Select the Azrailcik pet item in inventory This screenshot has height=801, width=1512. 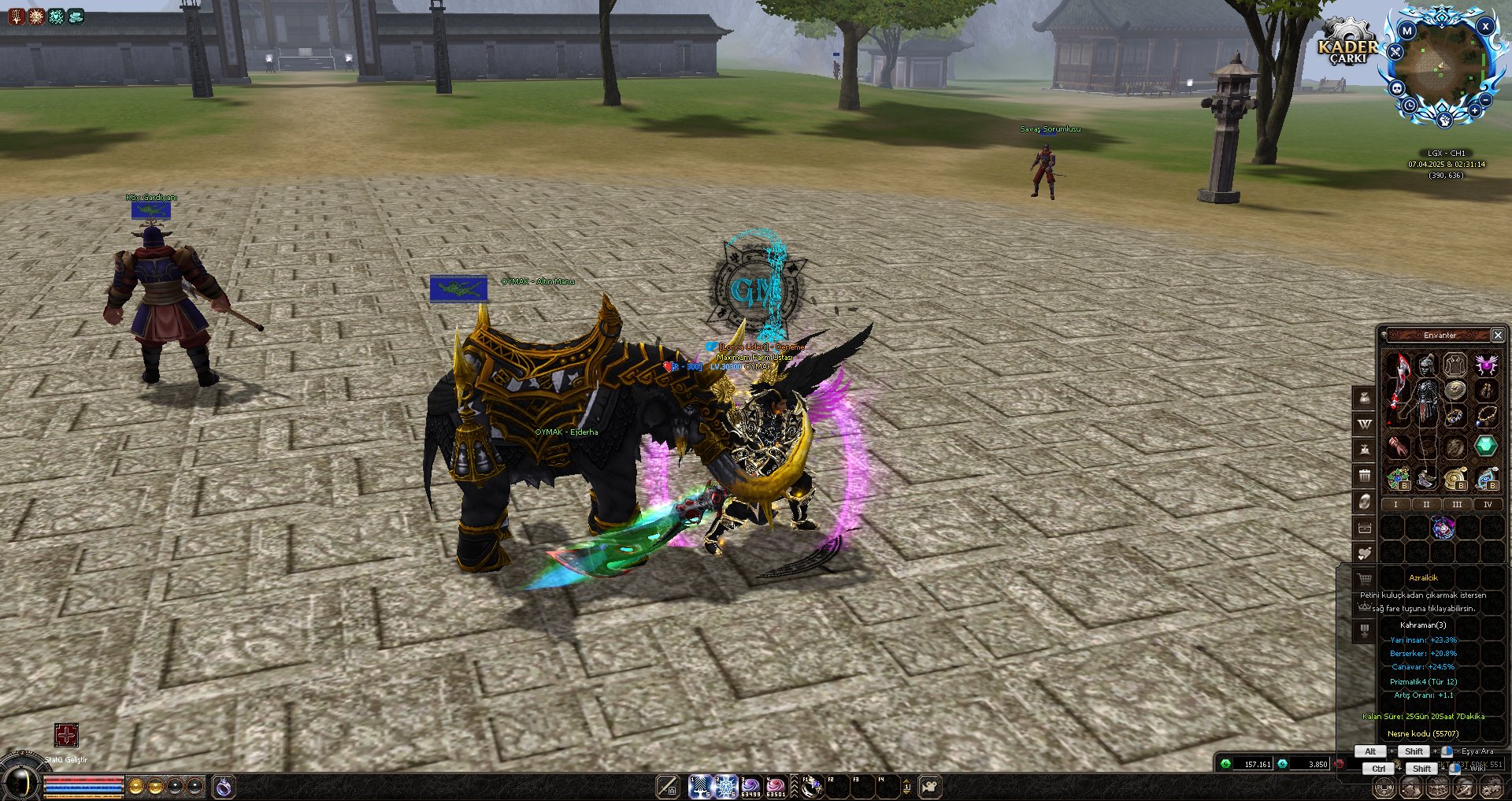coord(1443,528)
